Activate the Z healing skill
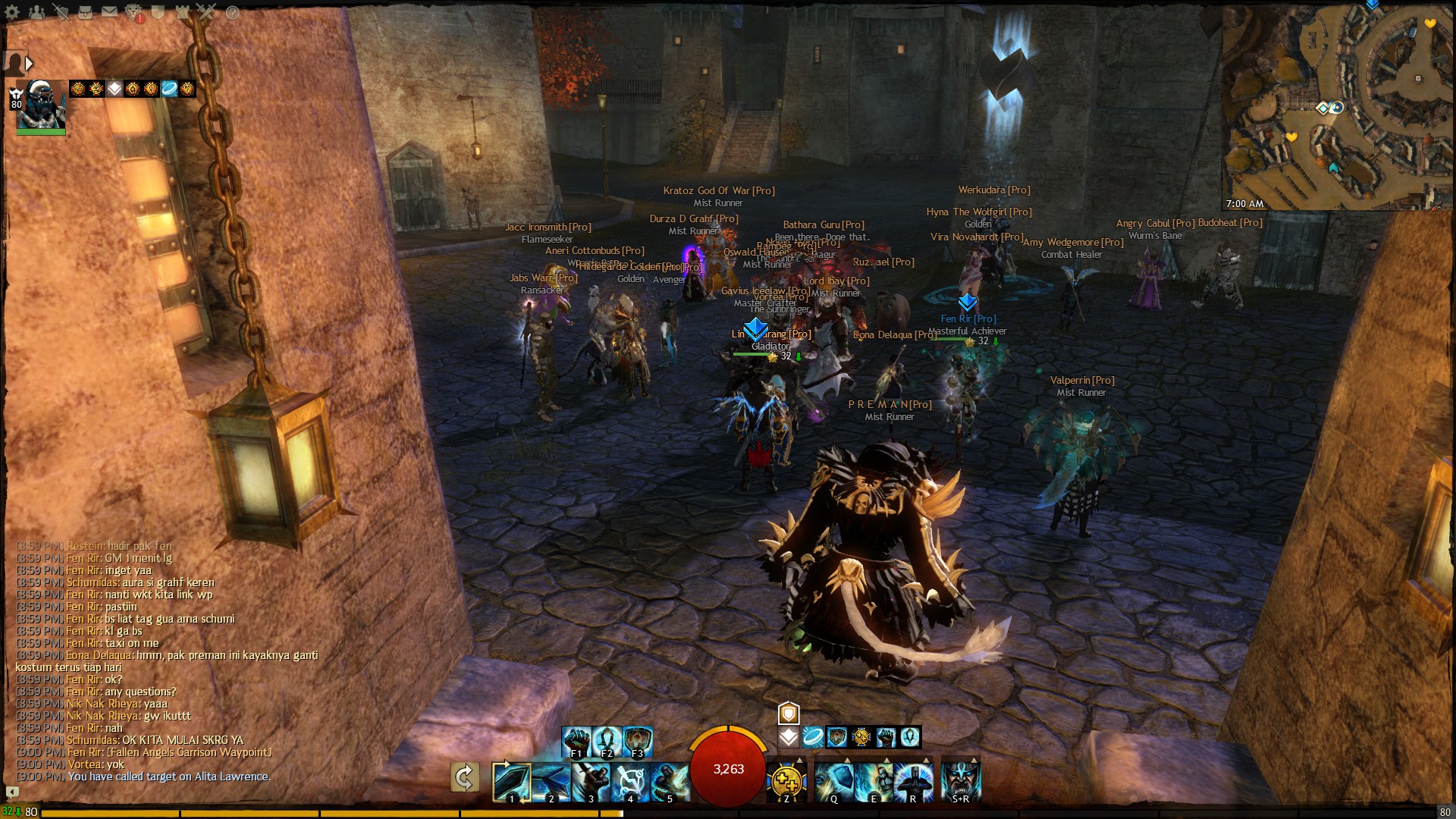 tap(786, 781)
